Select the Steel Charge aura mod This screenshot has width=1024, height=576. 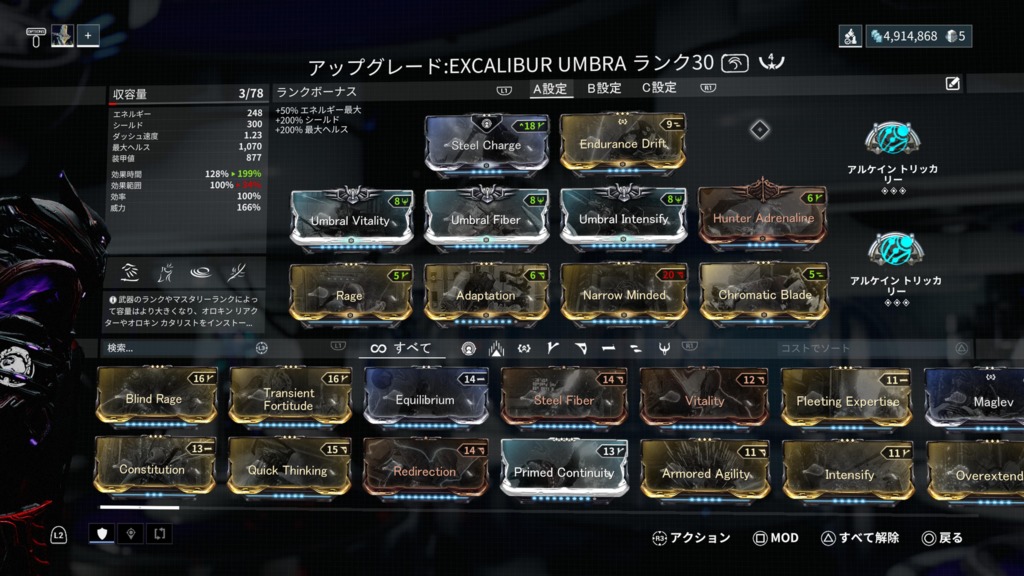486,146
